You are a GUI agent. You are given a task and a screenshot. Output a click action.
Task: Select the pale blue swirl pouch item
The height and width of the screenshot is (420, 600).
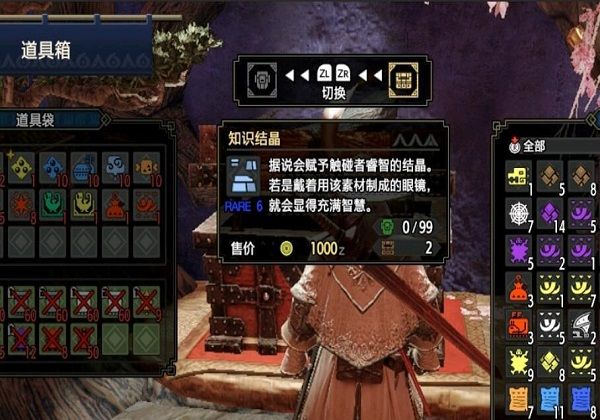tap(115, 166)
